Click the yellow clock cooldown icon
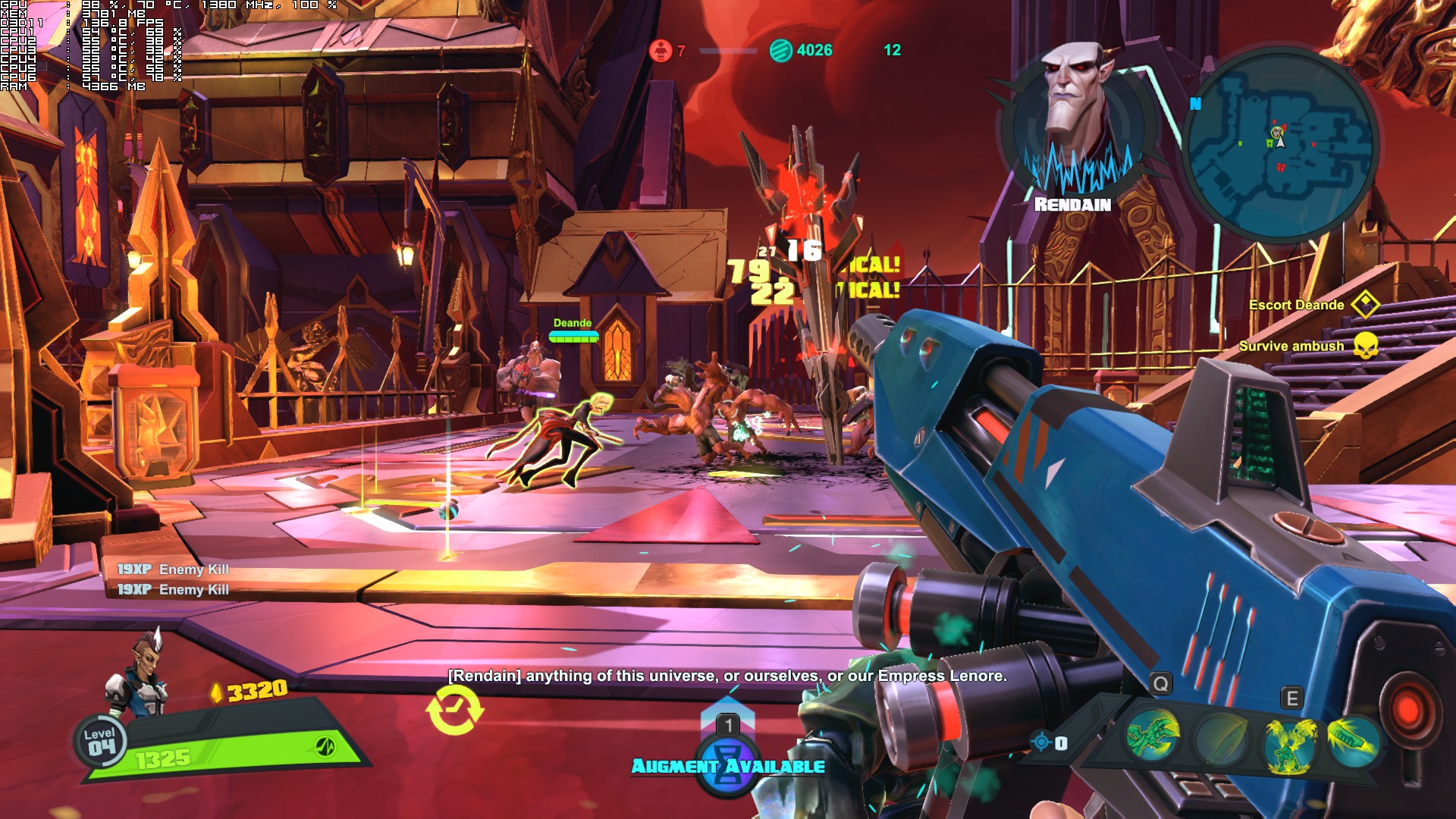Image resolution: width=1456 pixels, height=819 pixels. point(455,711)
